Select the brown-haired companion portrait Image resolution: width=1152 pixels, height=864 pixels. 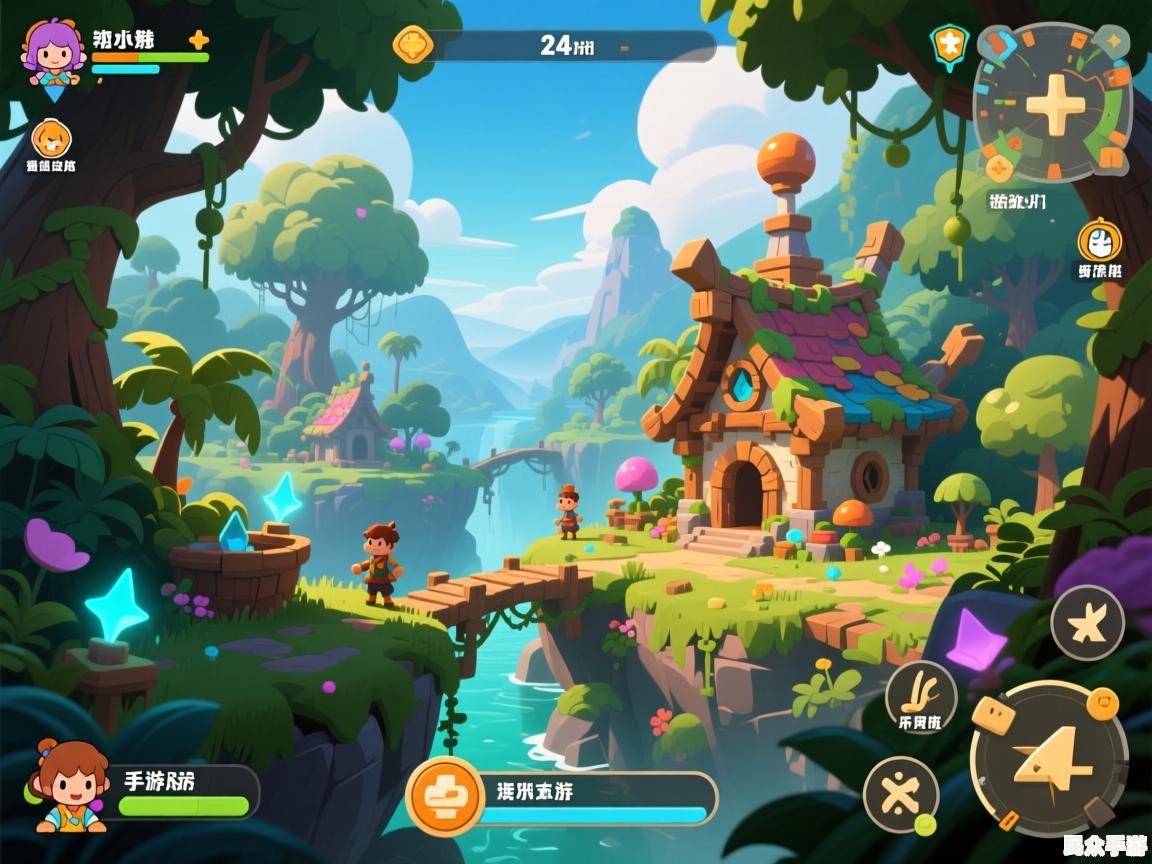[70, 787]
